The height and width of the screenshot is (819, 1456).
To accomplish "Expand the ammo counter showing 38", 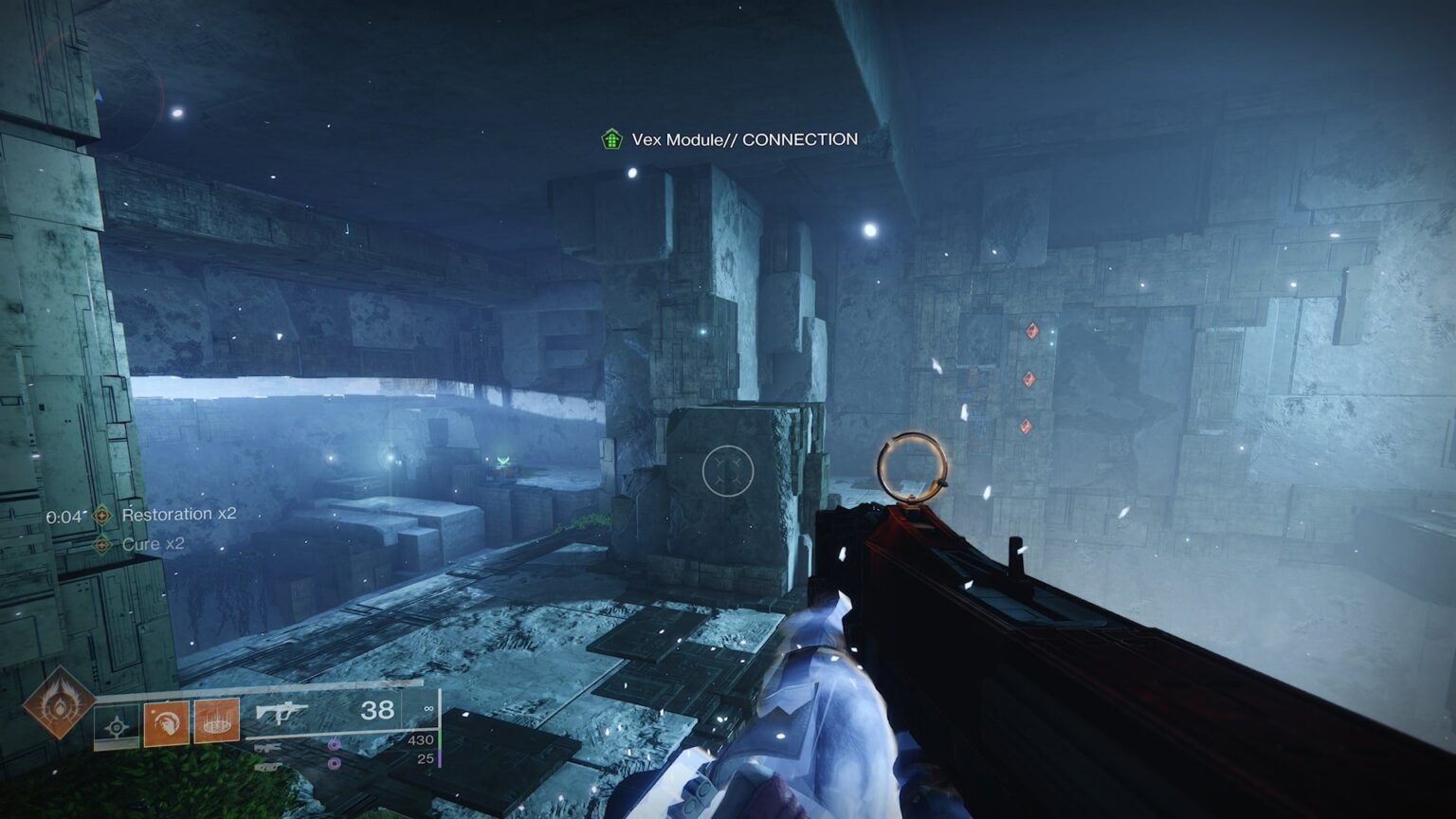I will 376,710.
